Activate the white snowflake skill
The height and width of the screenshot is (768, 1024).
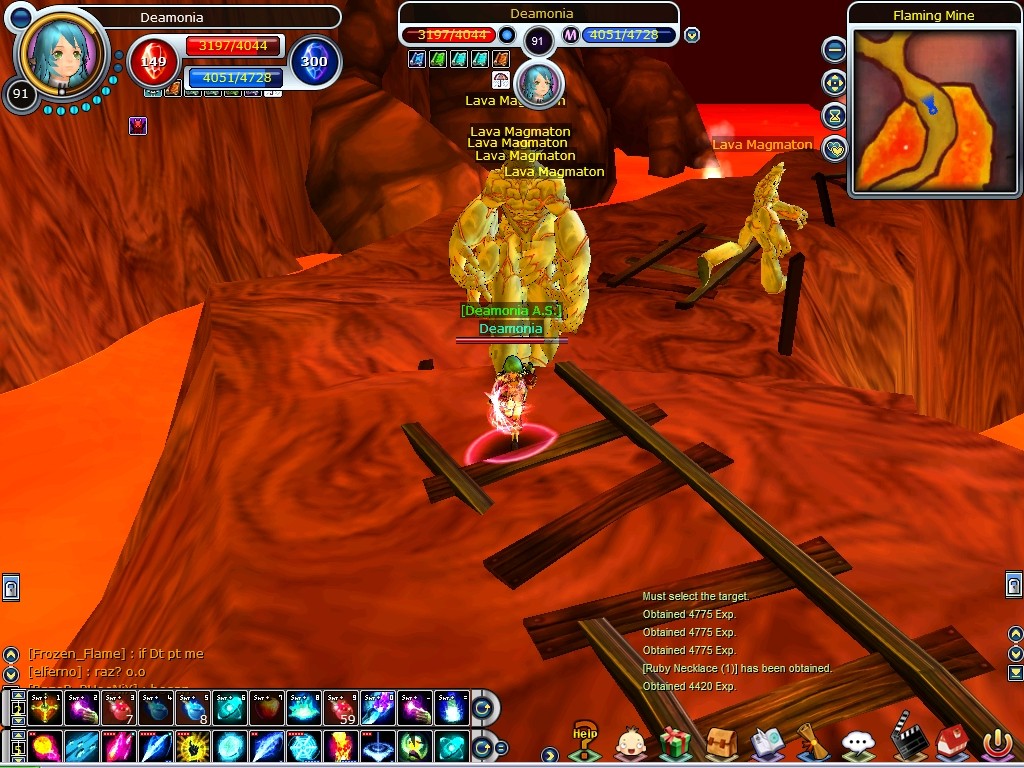(303, 746)
